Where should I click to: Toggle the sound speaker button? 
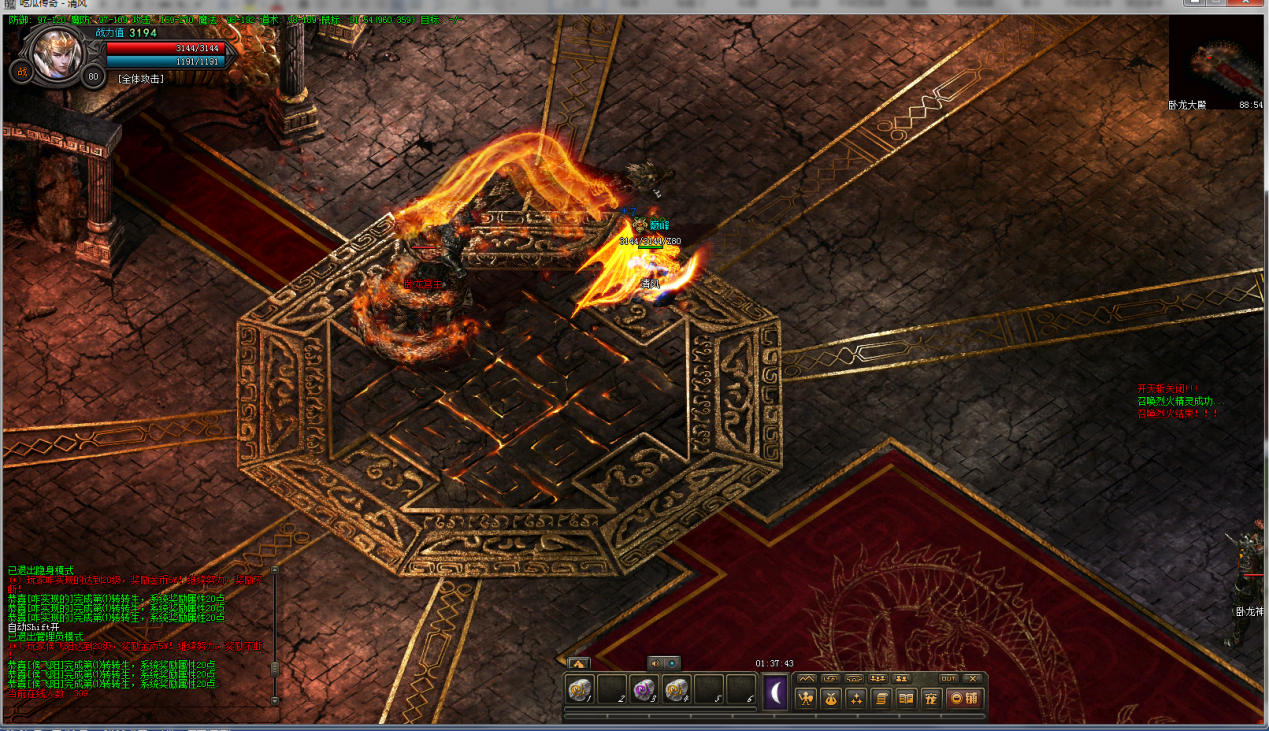pyautogui.click(x=655, y=662)
